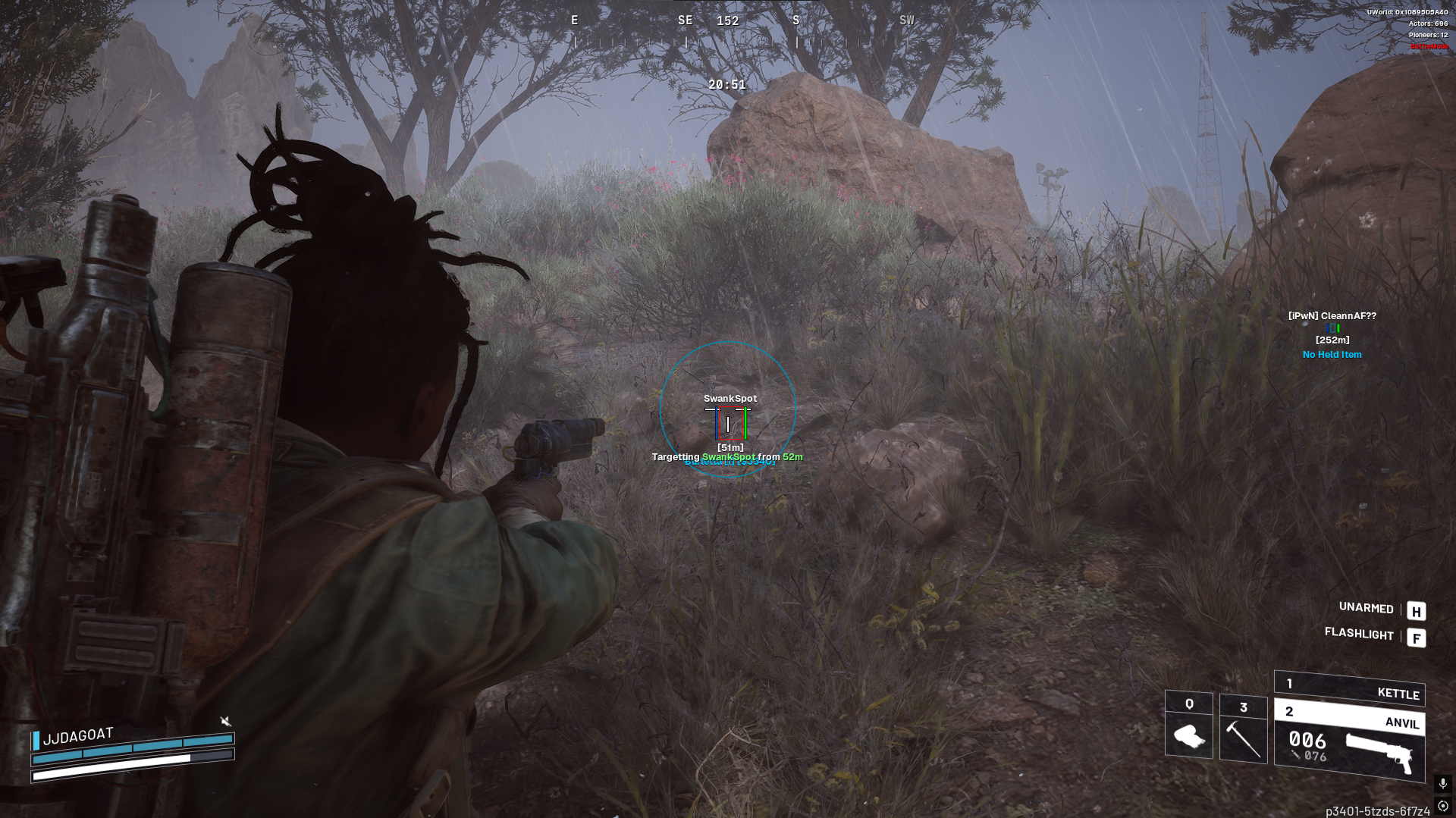Equip the pickaxe tool slot

pyautogui.click(x=1243, y=729)
